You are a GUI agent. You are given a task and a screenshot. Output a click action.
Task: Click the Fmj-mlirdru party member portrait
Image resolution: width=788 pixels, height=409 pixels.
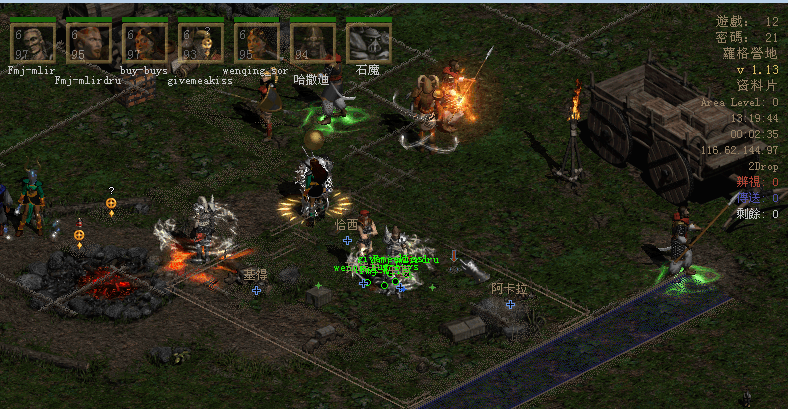(88, 43)
